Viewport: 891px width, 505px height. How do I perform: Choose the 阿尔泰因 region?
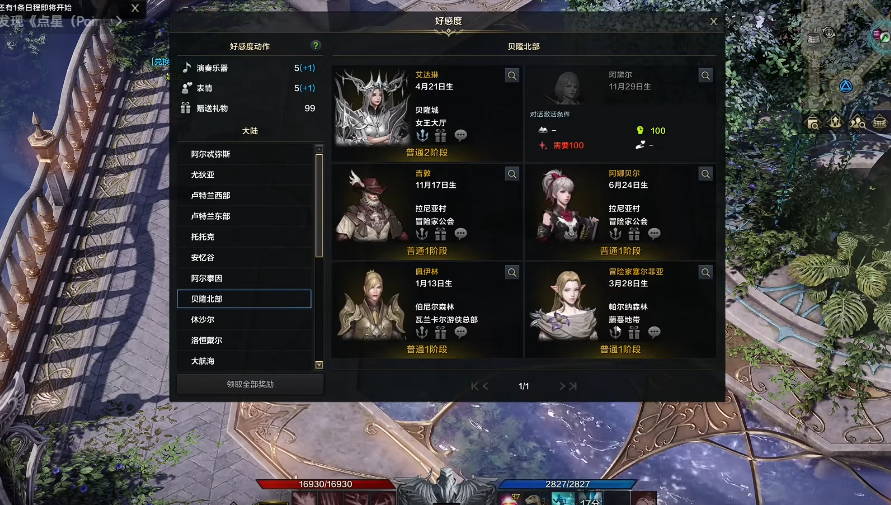[244, 278]
